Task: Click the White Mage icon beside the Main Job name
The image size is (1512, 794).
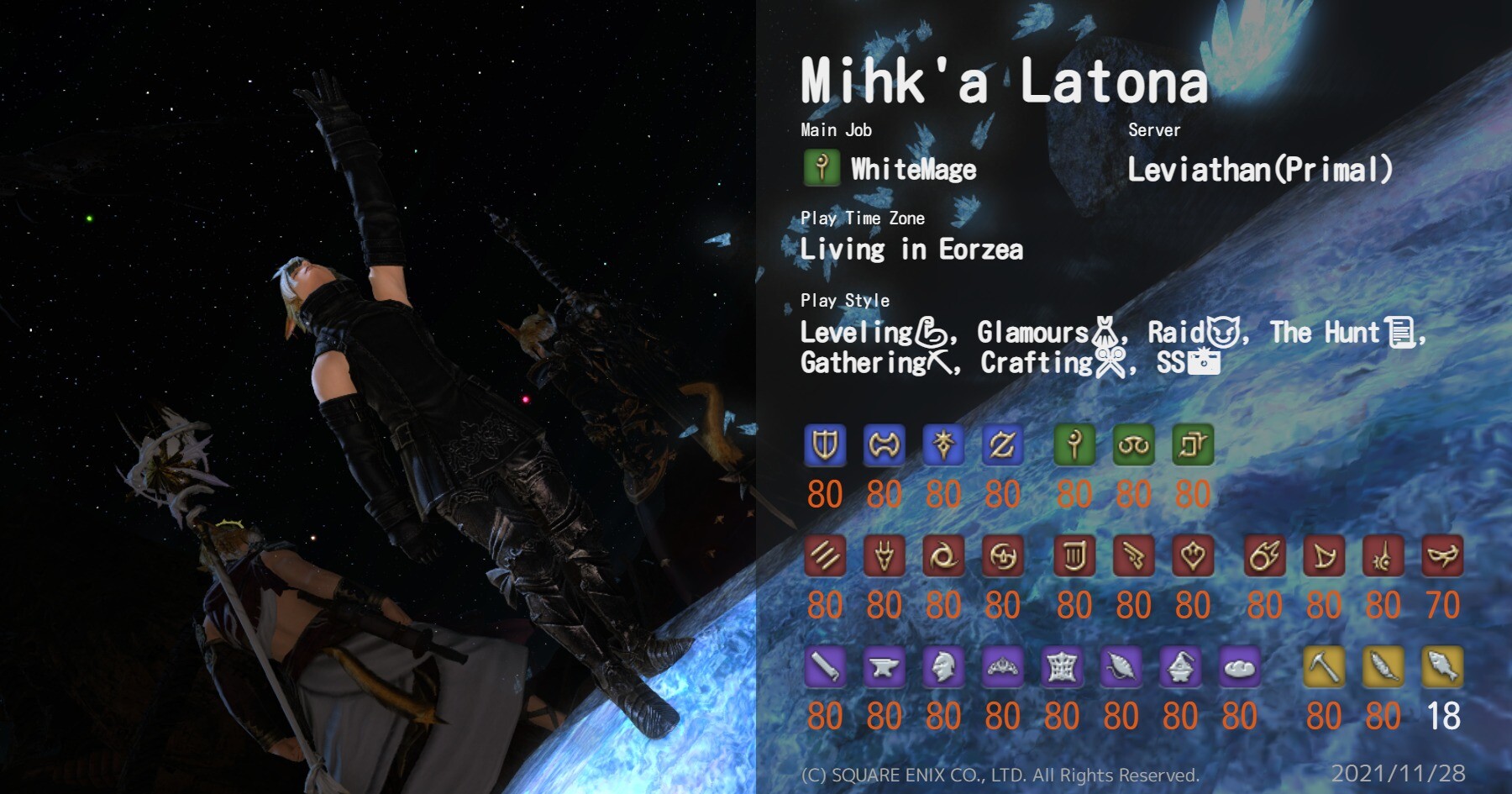Action: click(x=822, y=168)
